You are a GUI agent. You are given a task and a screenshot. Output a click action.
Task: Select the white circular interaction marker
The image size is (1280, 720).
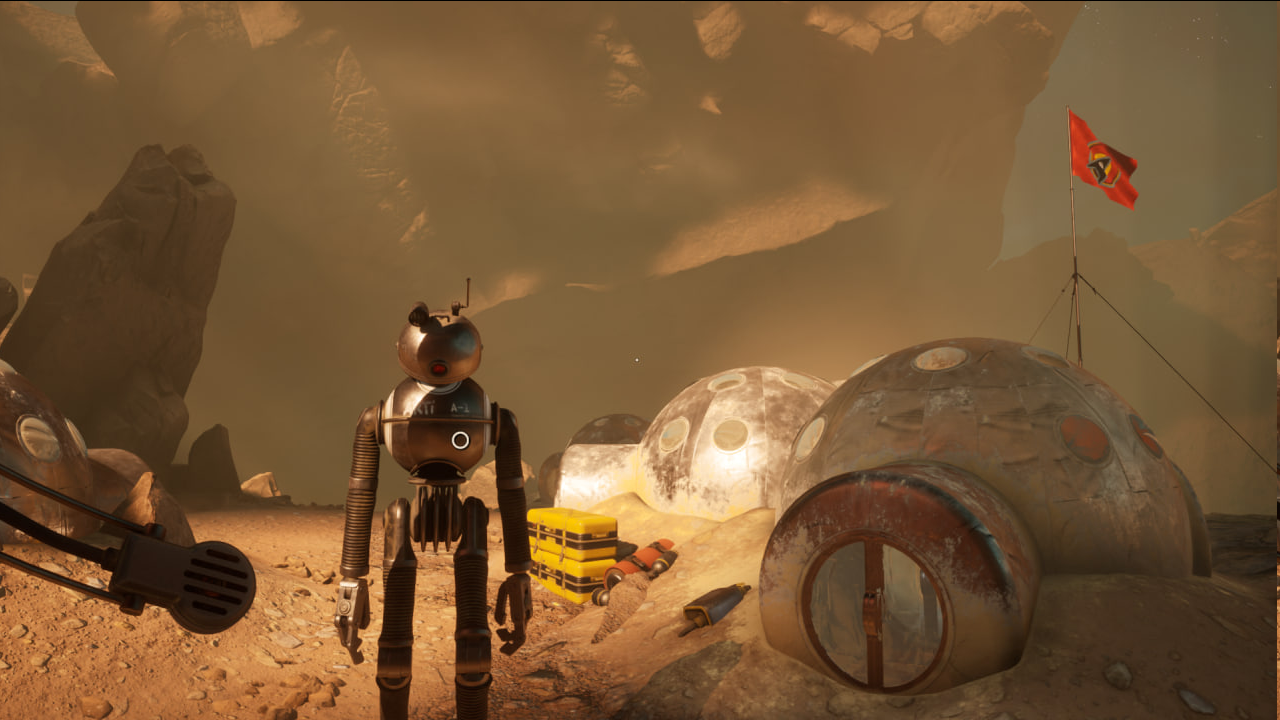tap(460, 440)
